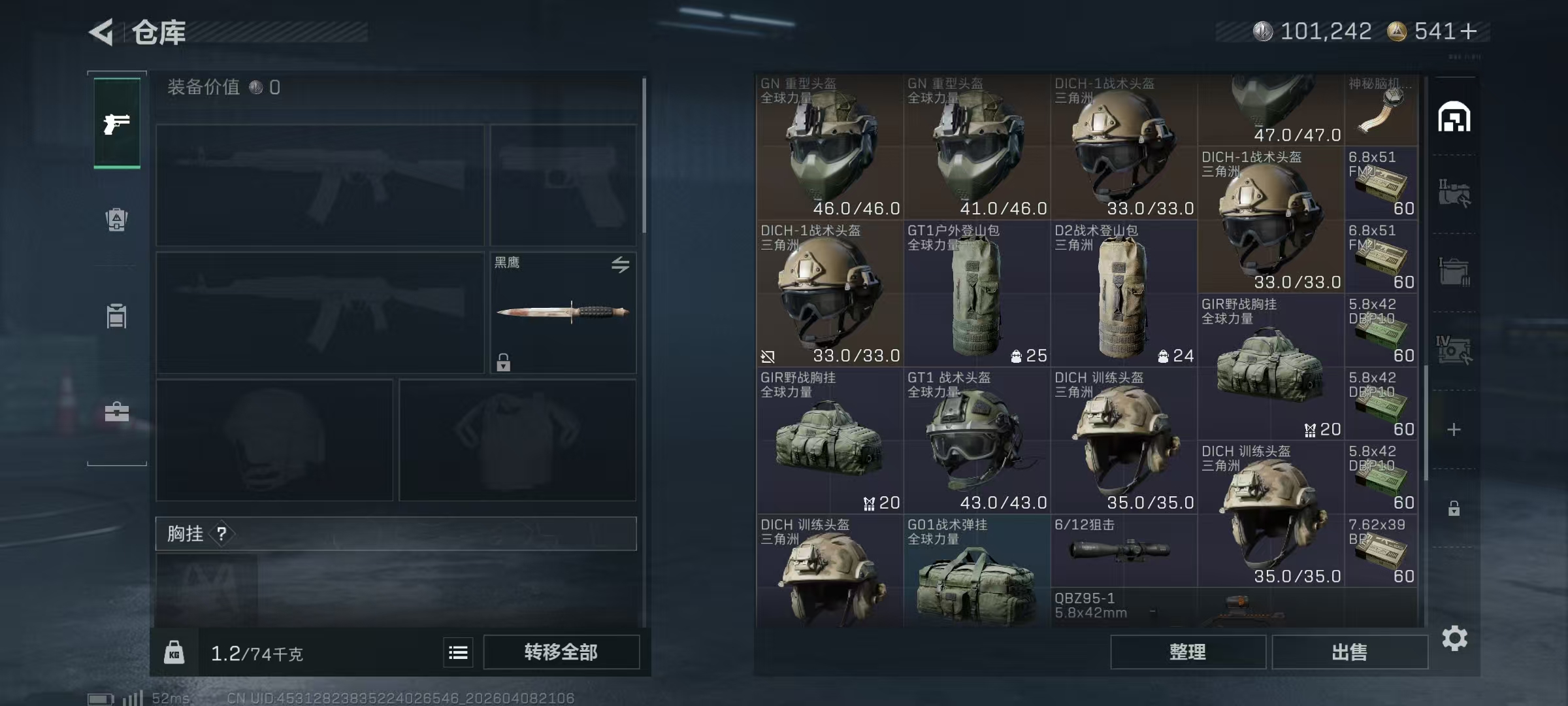This screenshot has width=1568, height=706.
Task: Select the Black Hawk knife slot
Action: click(563, 312)
